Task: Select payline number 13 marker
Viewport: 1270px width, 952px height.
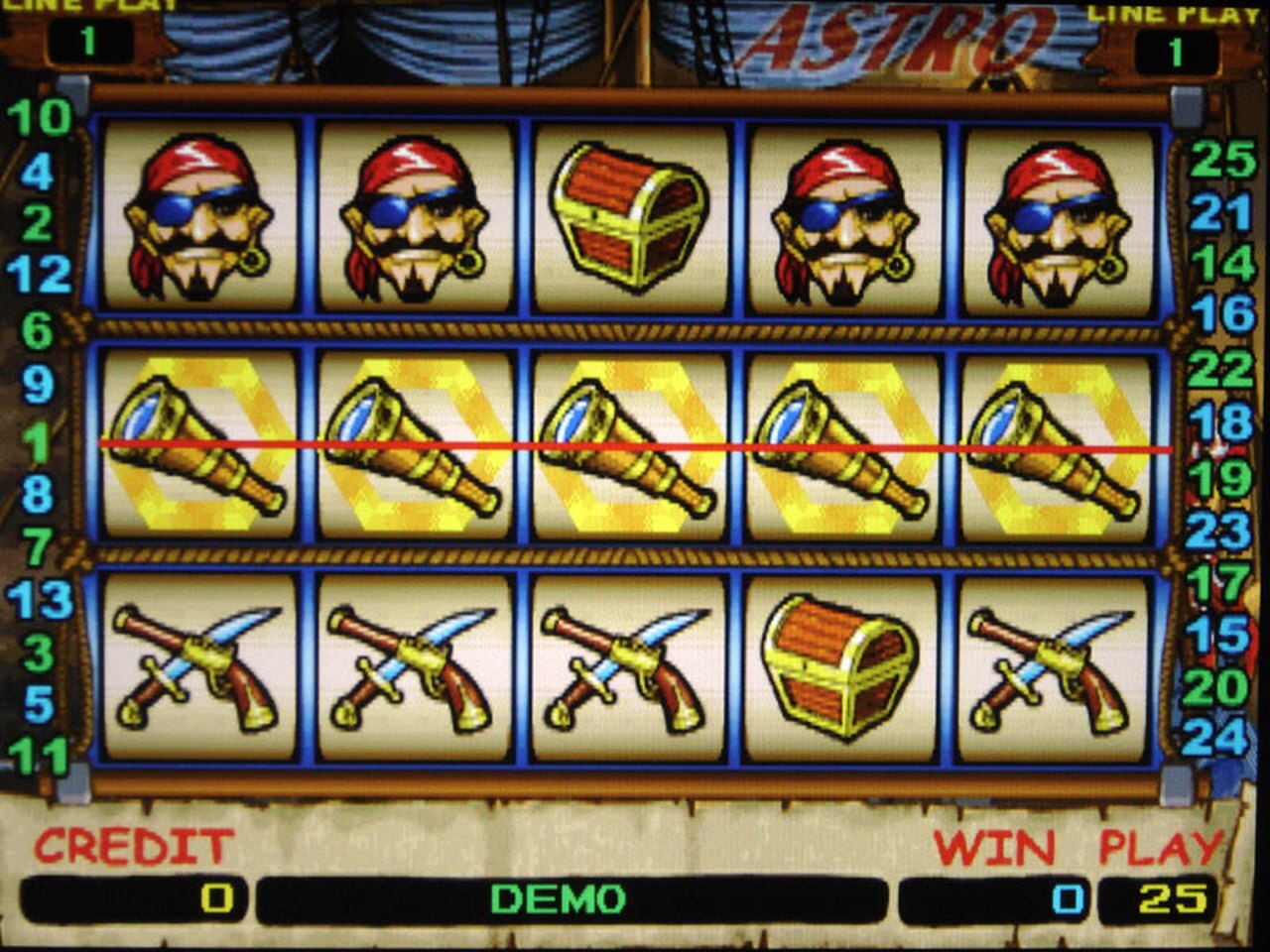Action: click(x=40, y=600)
